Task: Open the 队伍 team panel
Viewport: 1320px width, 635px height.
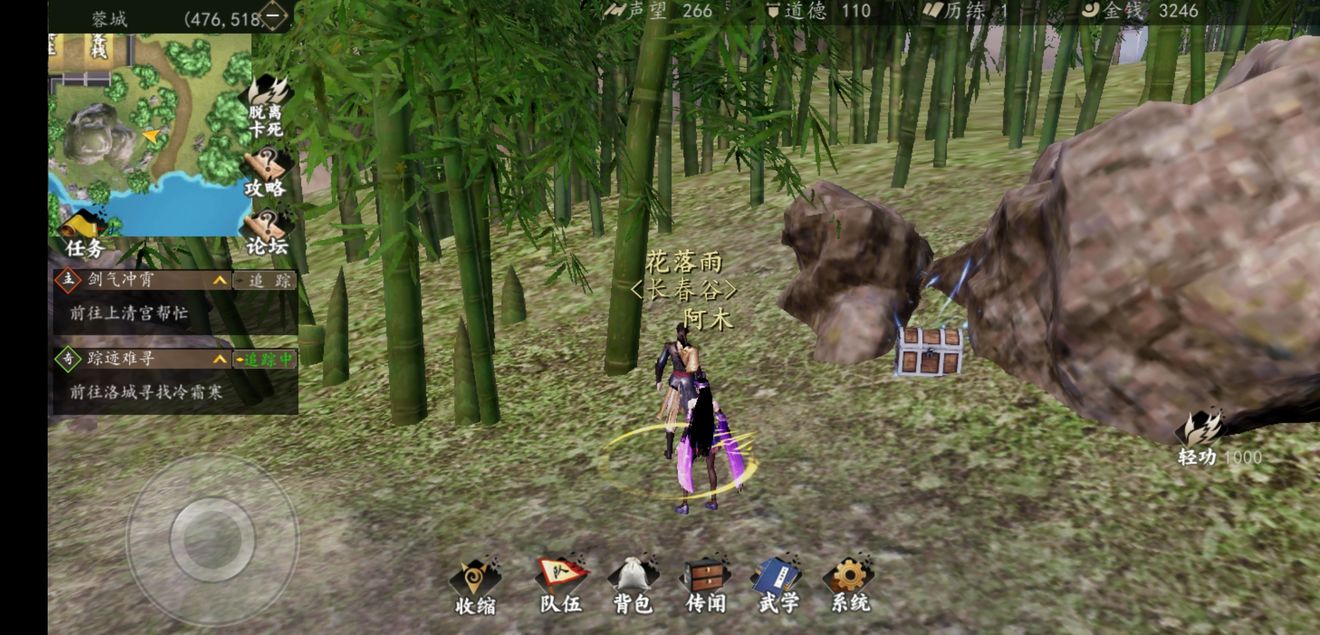Action: (560, 585)
